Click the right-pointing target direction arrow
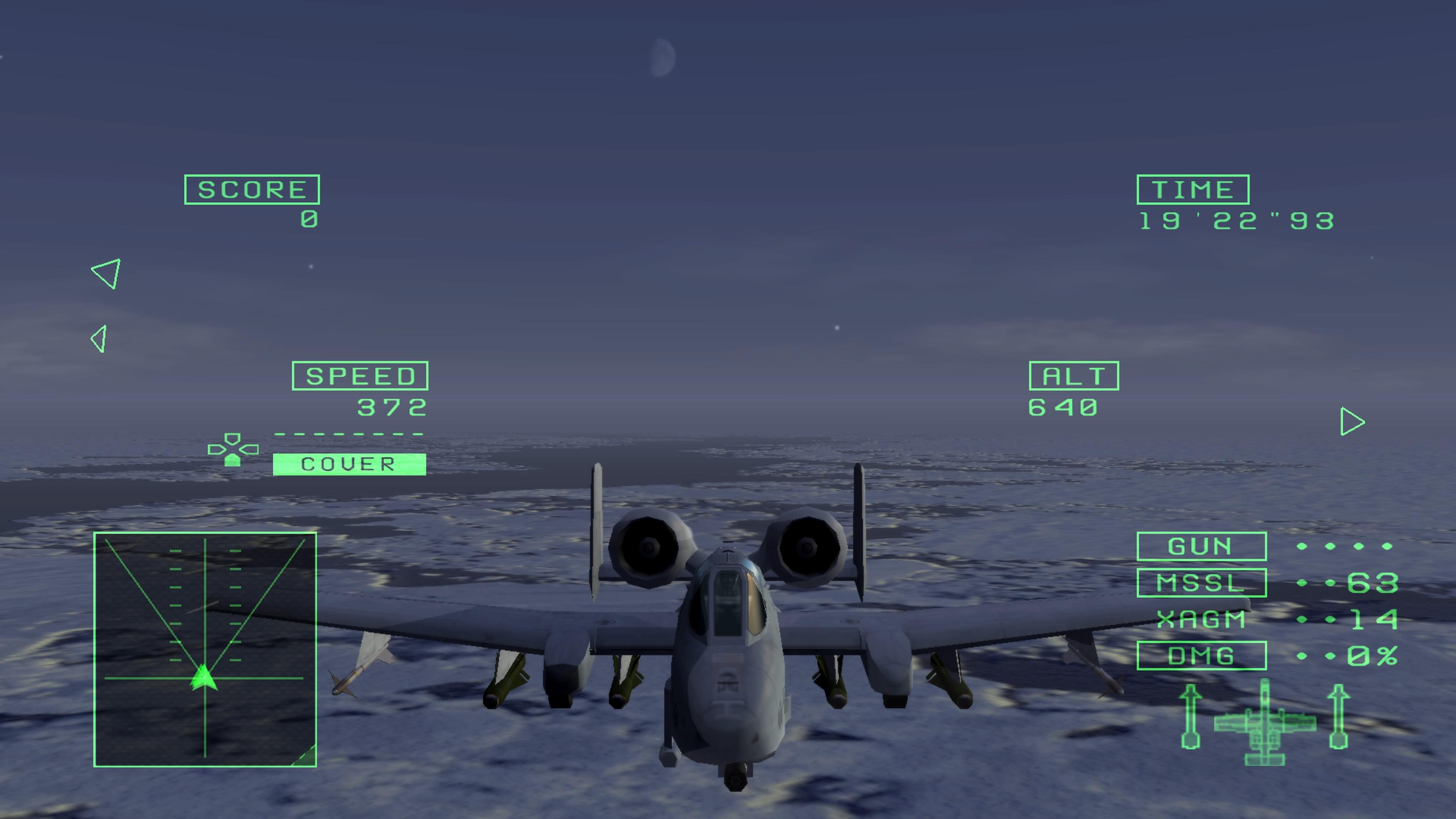 [1351, 422]
